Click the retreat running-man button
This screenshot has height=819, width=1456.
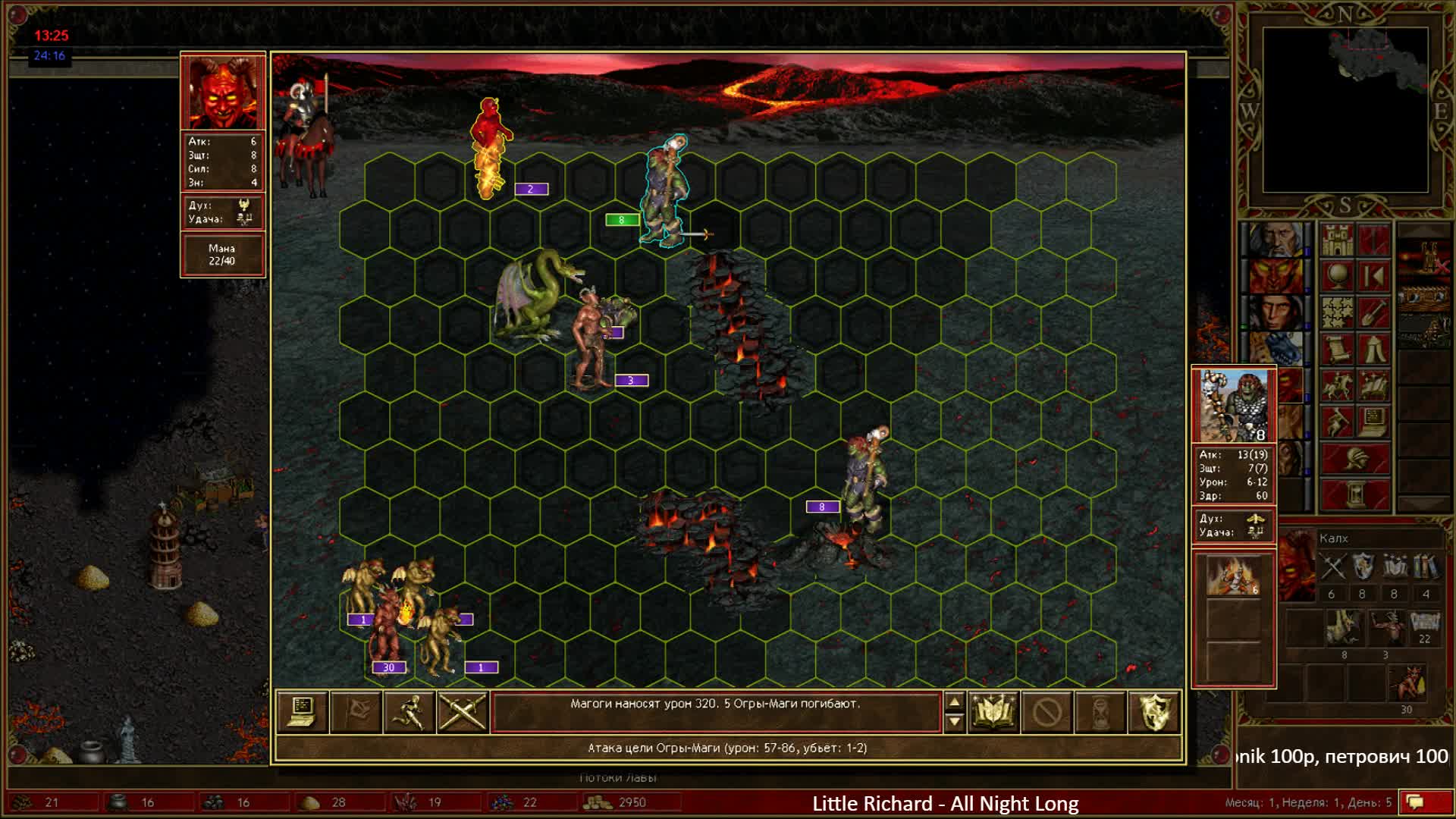(x=409, y=712)
